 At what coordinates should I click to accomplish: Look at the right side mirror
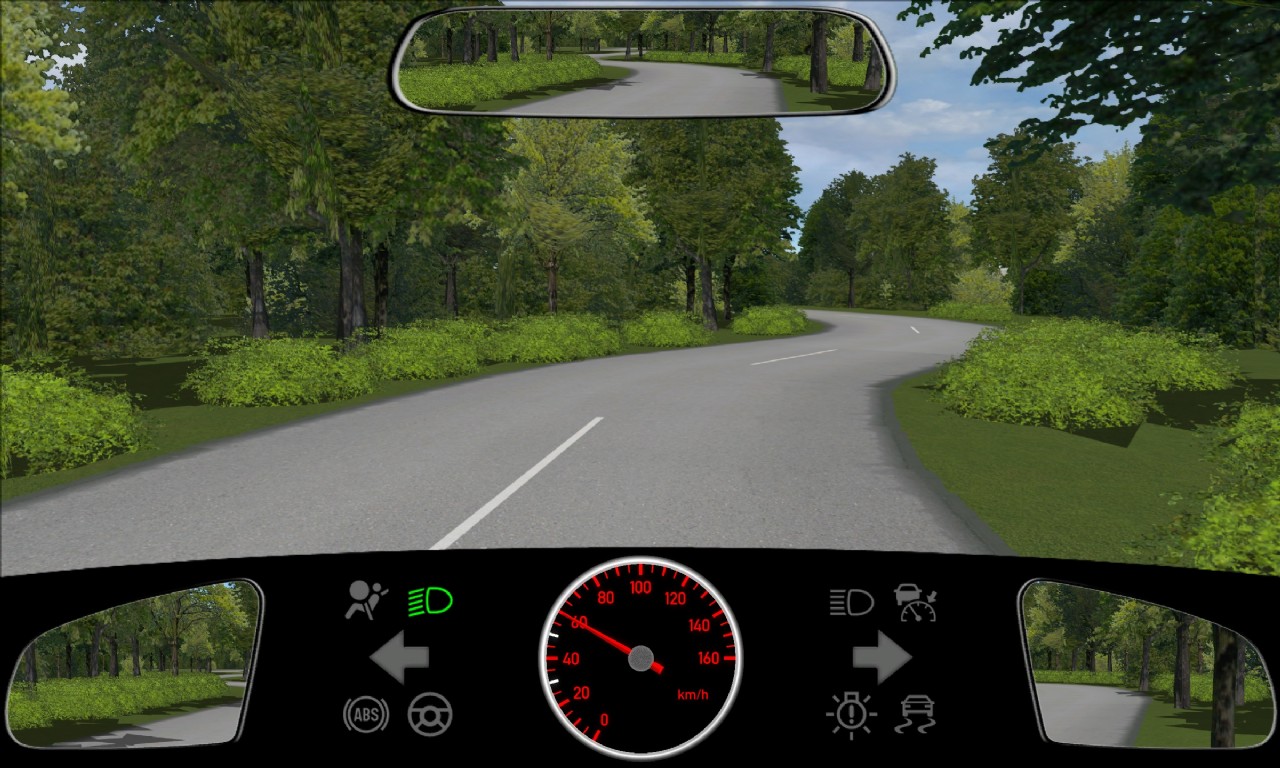pyautogui.click(x=1145, y=662)
